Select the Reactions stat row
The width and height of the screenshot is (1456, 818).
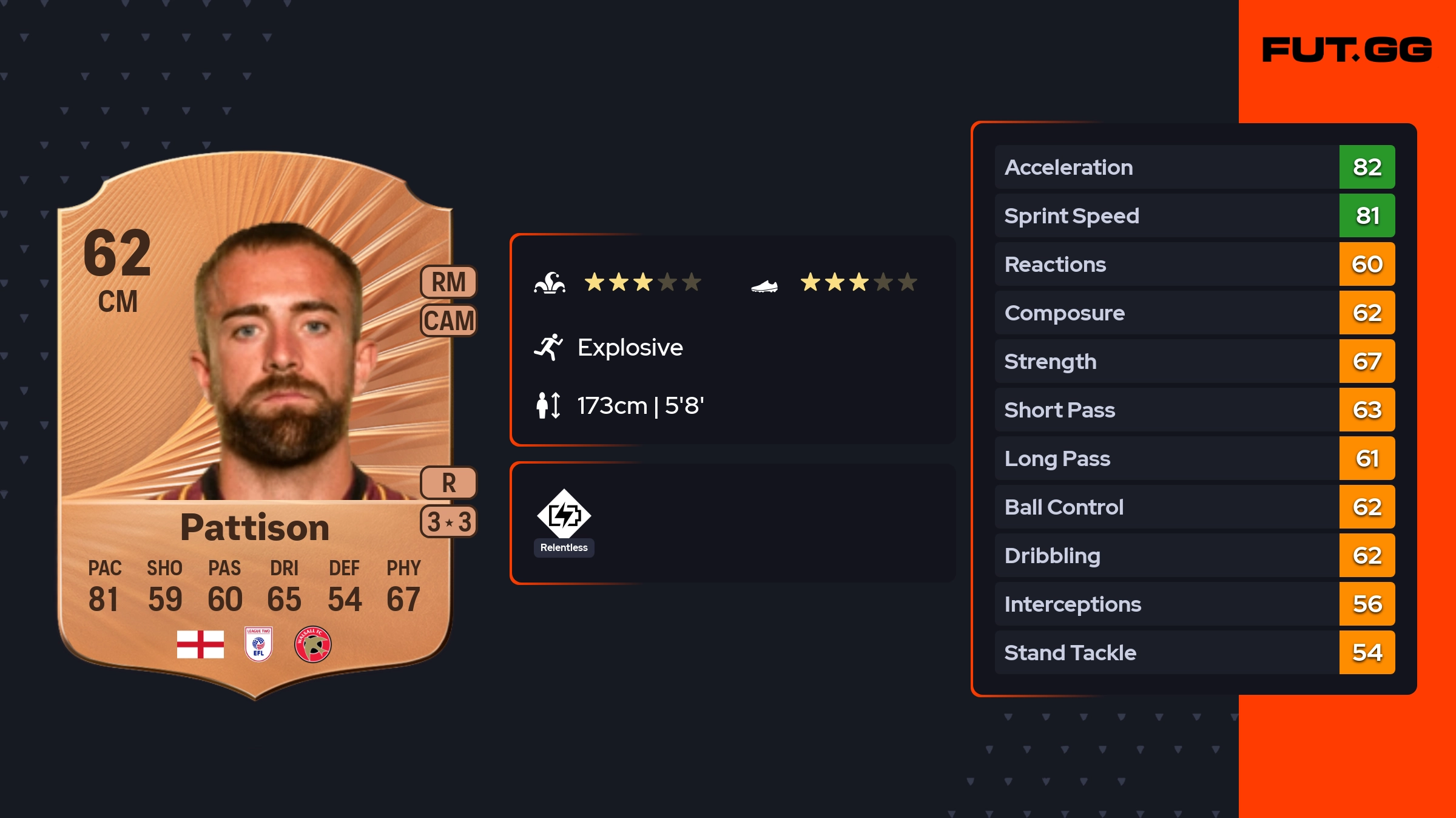tap(1194, 264)
